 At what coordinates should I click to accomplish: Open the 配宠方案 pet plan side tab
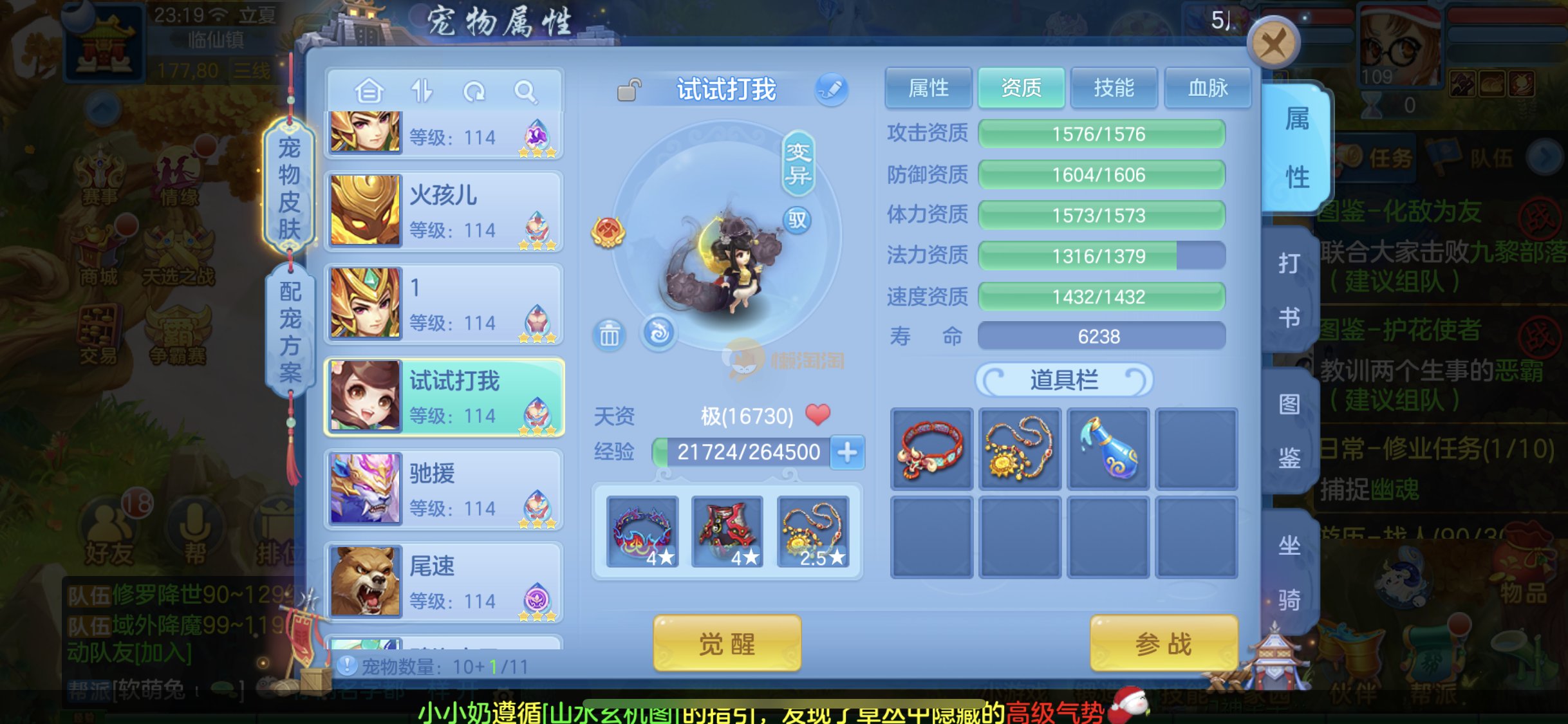290,331
